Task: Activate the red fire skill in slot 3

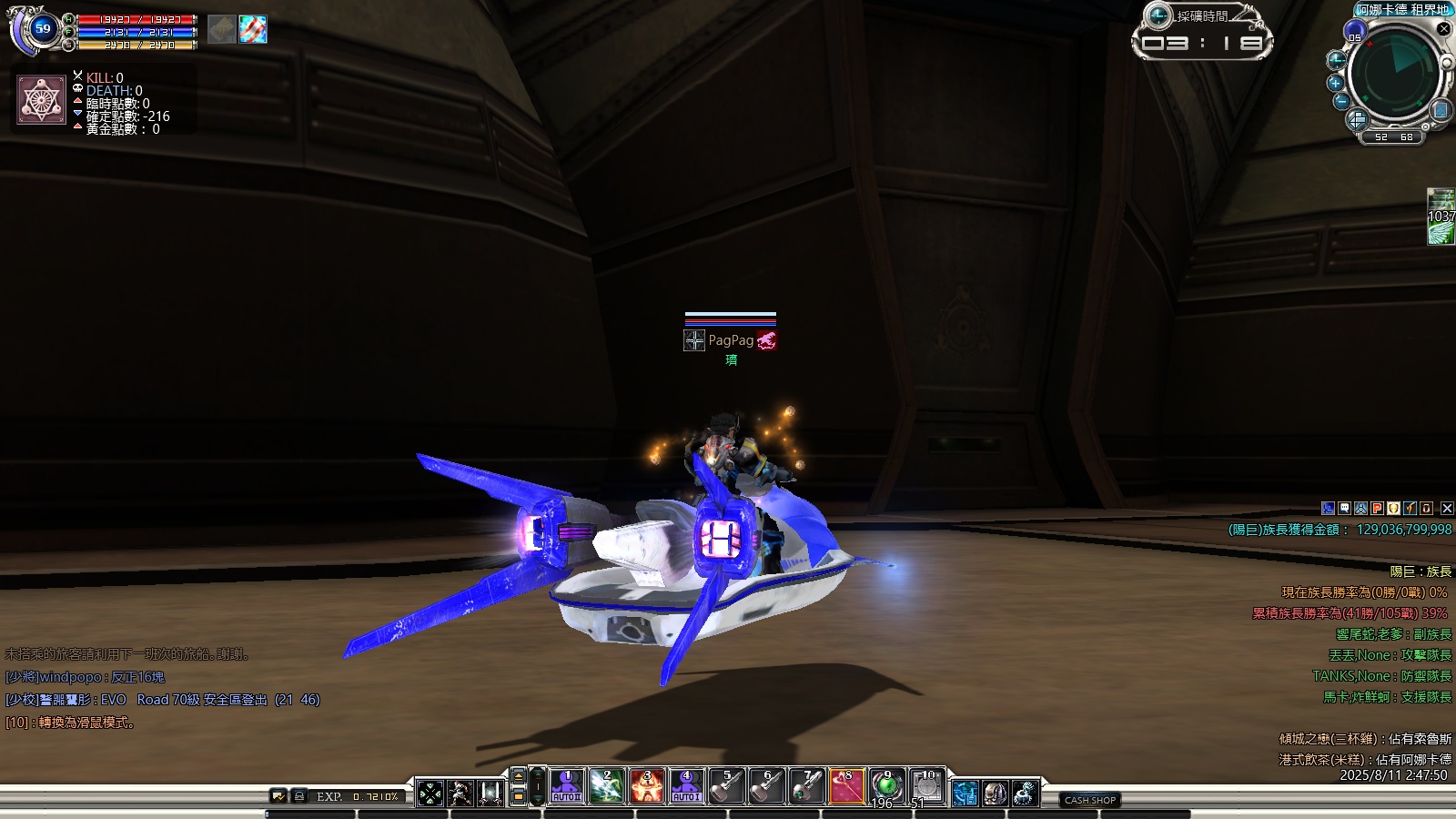Action: [647, 786]
